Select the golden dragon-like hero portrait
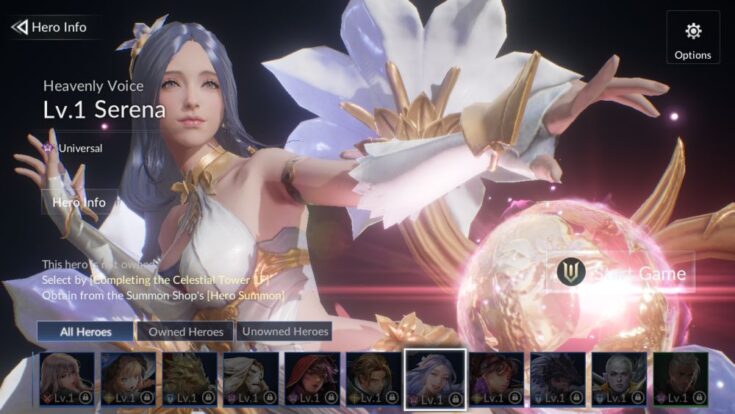 pos(190,379)
